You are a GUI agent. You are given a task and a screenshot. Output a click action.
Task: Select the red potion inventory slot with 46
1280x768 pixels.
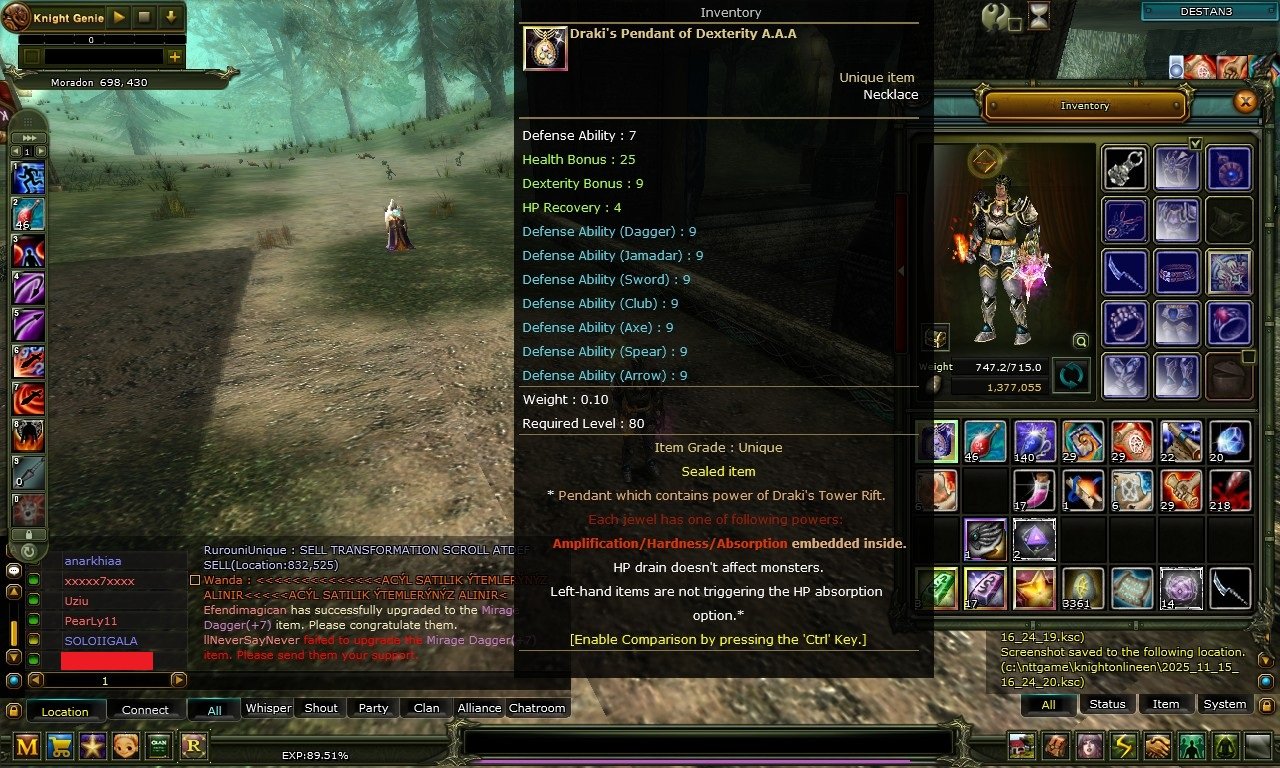click(x=985, y=441)
